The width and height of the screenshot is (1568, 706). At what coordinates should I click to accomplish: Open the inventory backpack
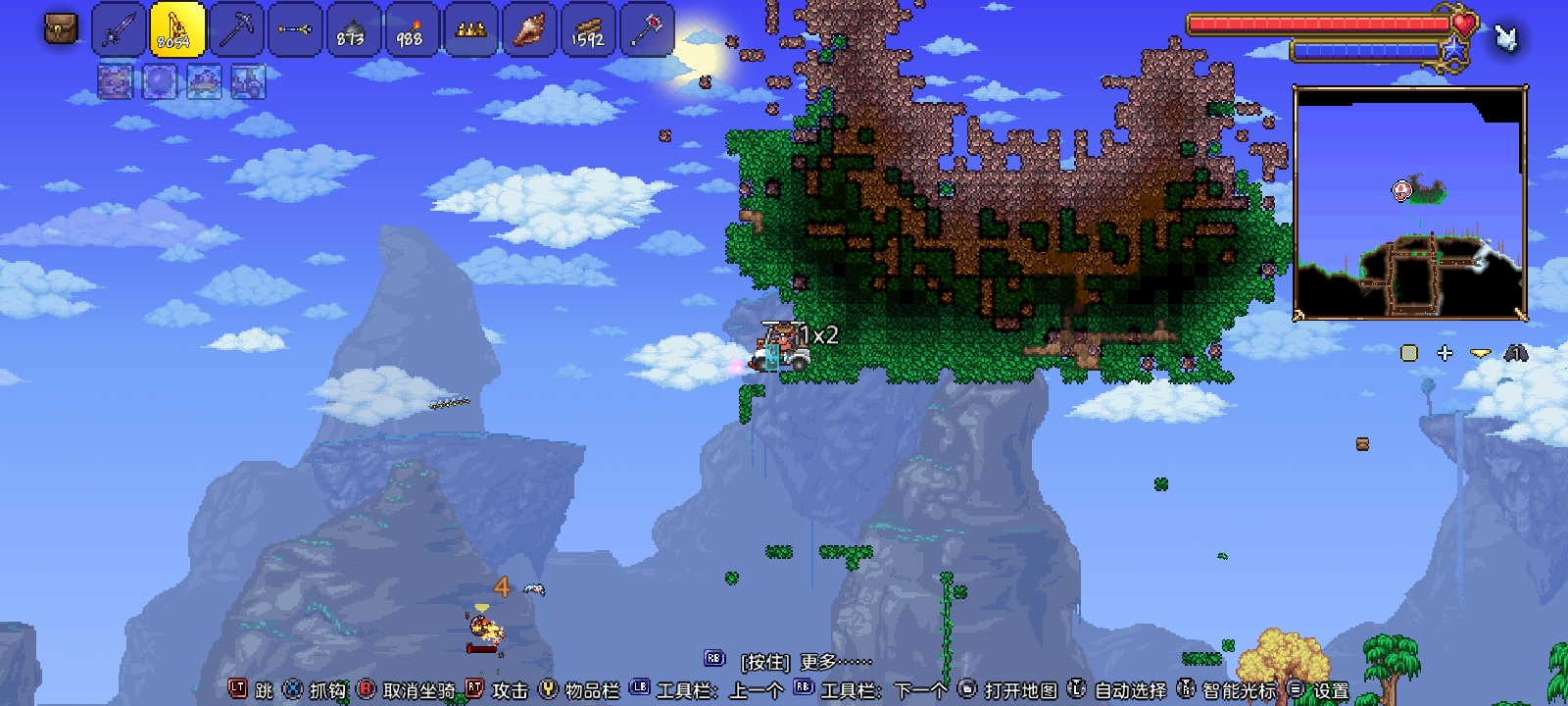pos(61,28)
